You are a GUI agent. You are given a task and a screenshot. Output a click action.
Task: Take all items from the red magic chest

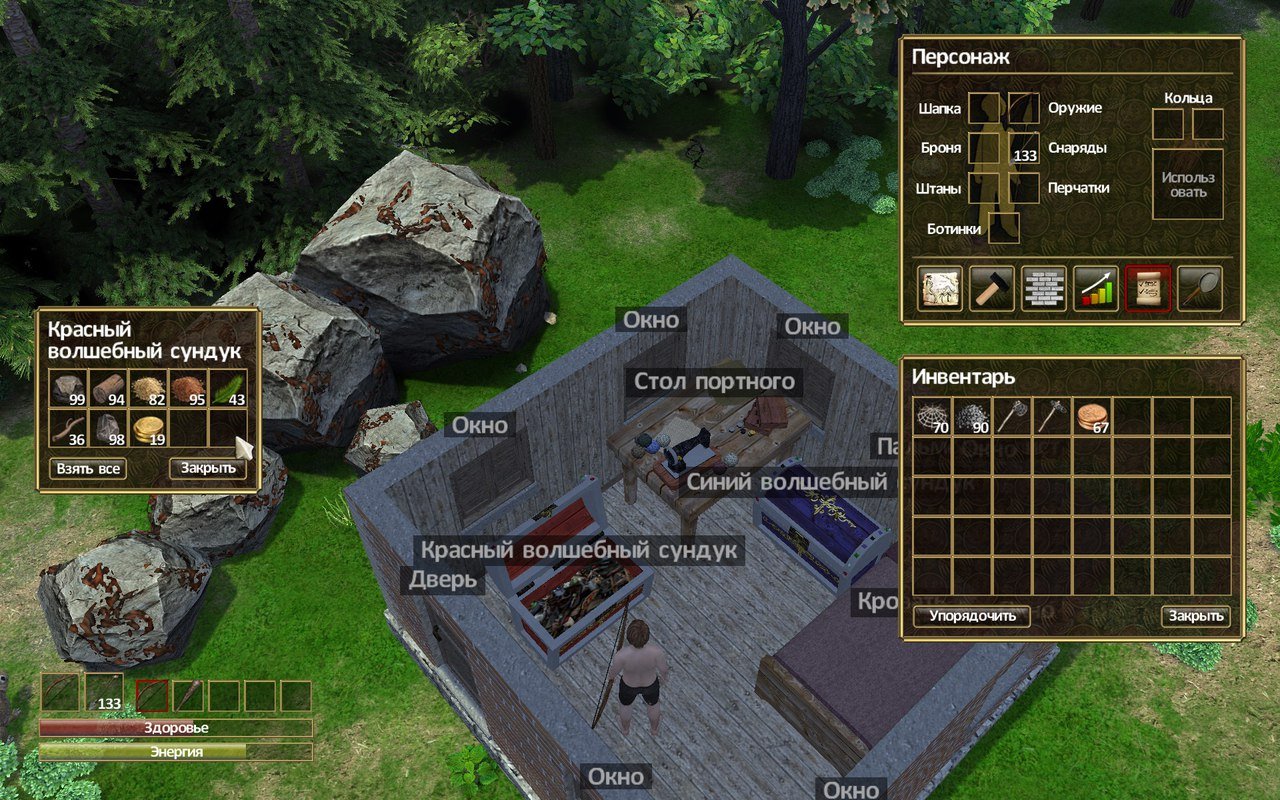88,468
